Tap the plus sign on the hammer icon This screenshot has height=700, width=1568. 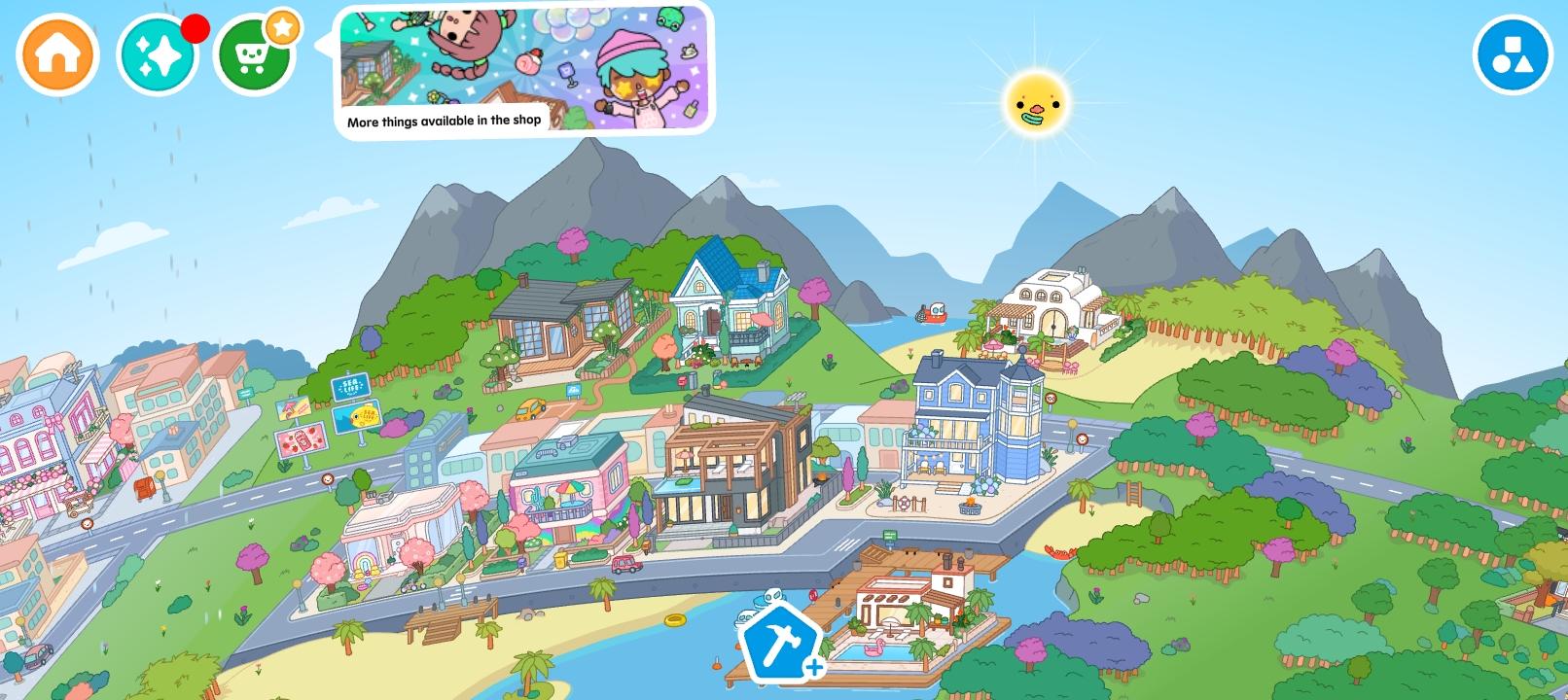(x=813, y=668)
